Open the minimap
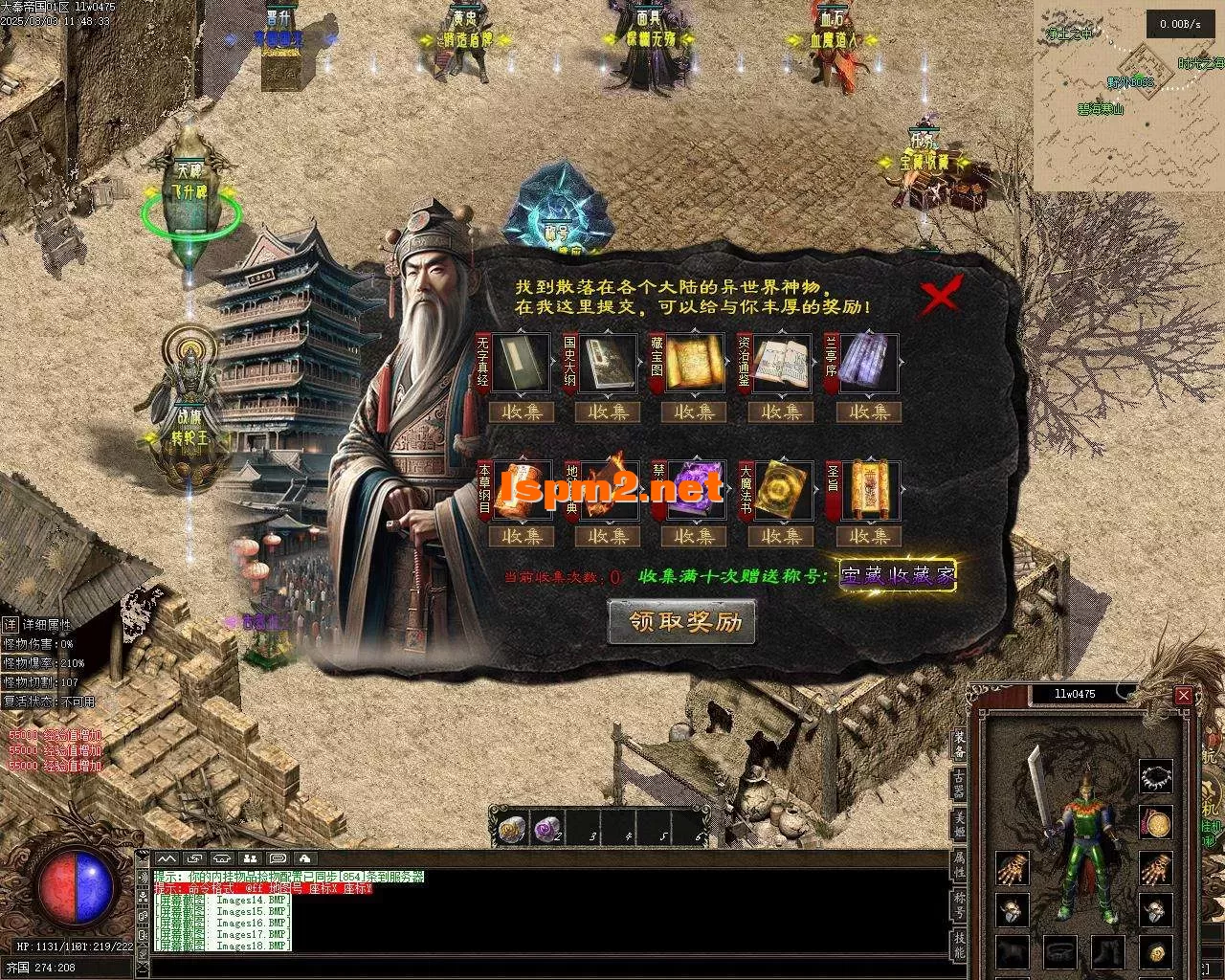The width and height of the screenshot is (1225, 980). [1127, 96]
